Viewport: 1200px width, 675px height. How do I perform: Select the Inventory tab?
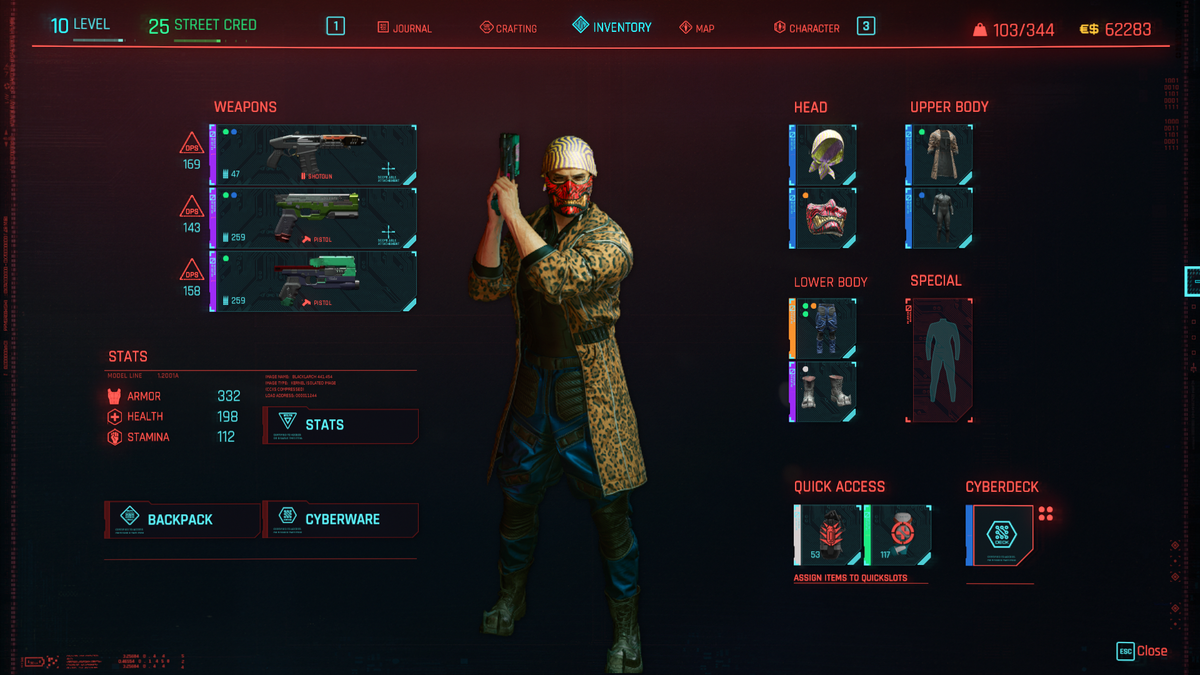[x=612, y=27]
